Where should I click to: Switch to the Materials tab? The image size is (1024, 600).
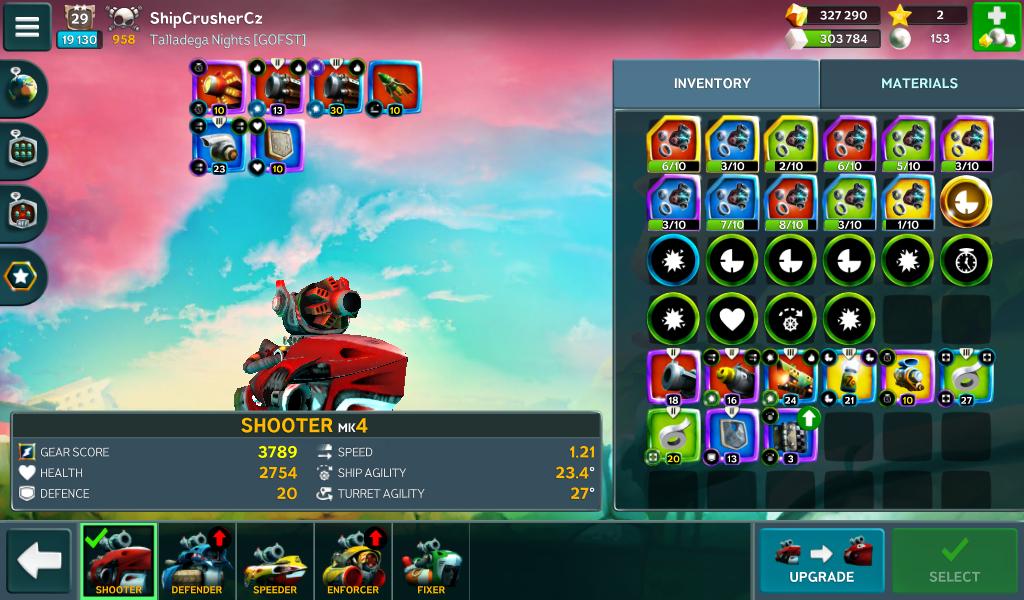(919, 84)
